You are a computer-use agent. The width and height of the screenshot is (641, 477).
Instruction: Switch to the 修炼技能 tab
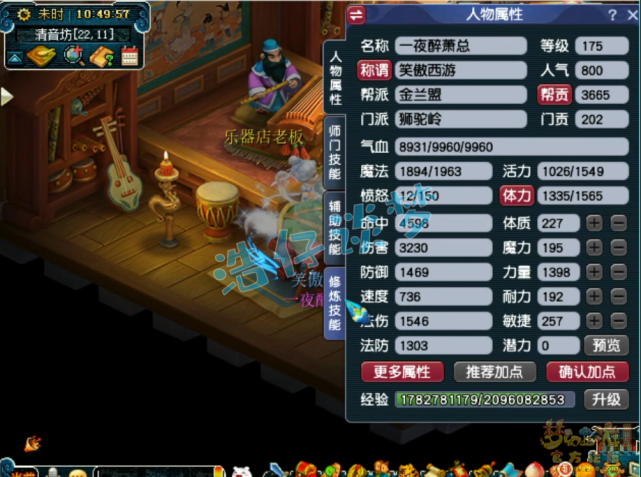(335, 303)
